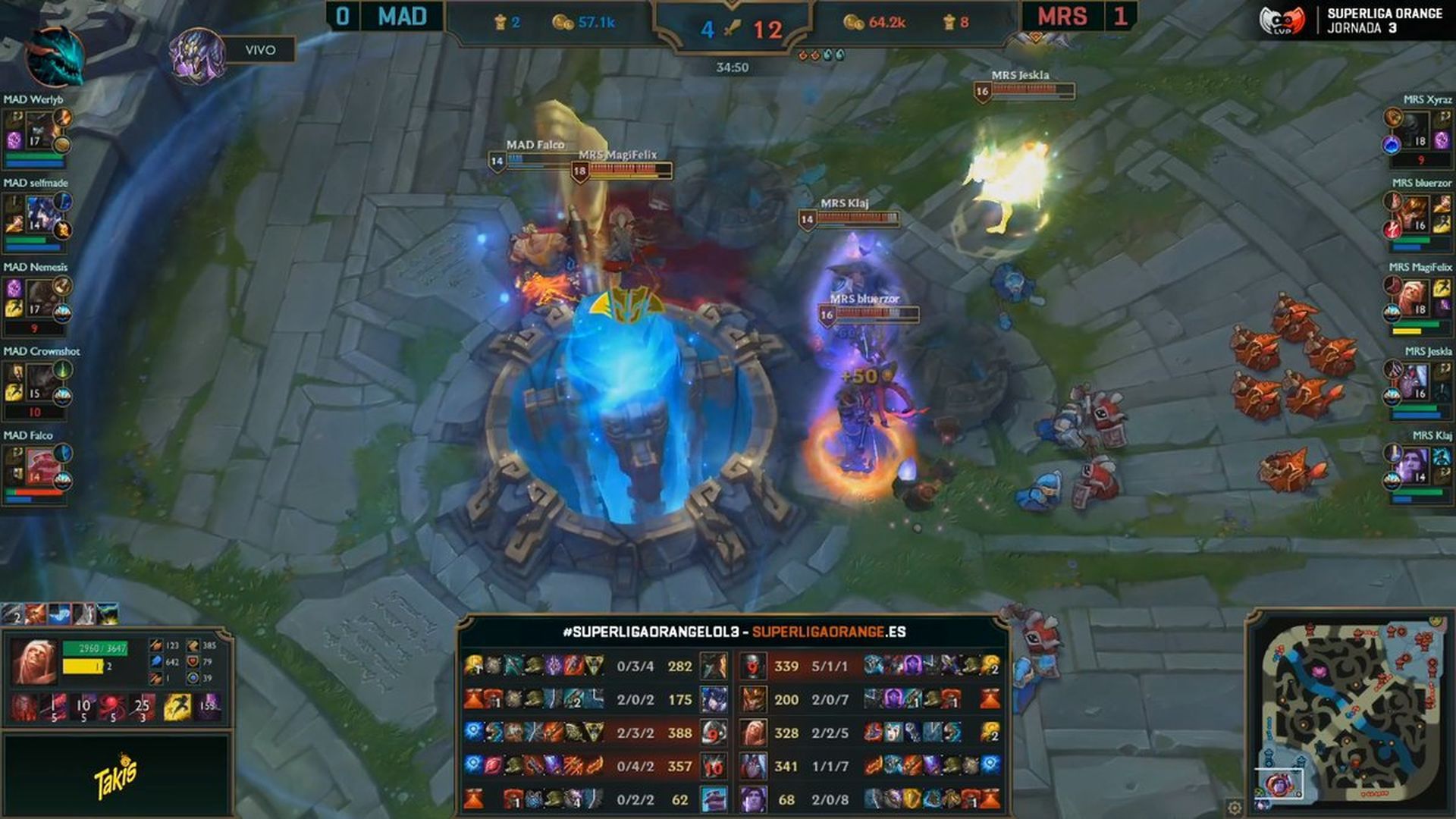
Task: Open the superligaorange.es link
Action: (828, 632)
